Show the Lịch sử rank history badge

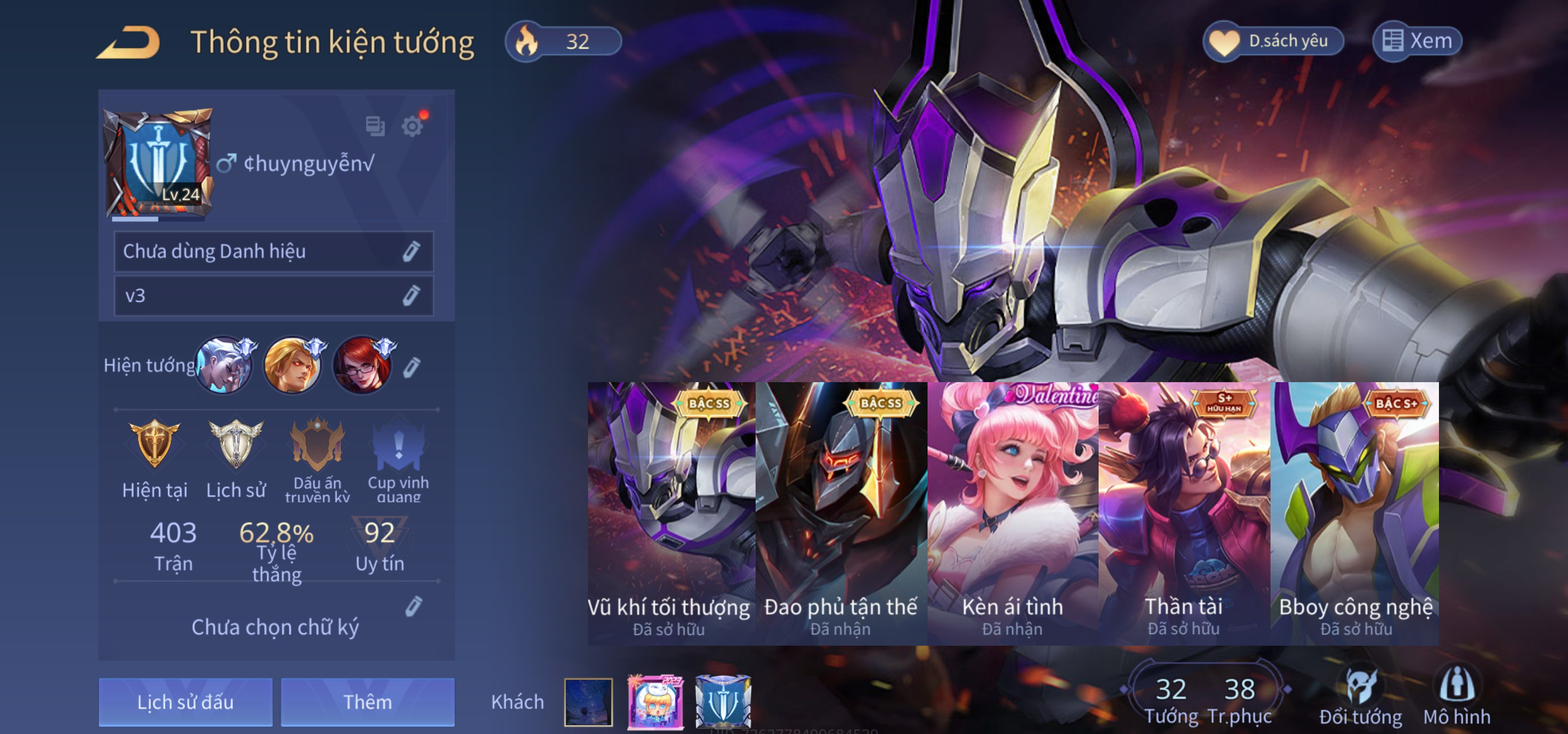(236, 457)
